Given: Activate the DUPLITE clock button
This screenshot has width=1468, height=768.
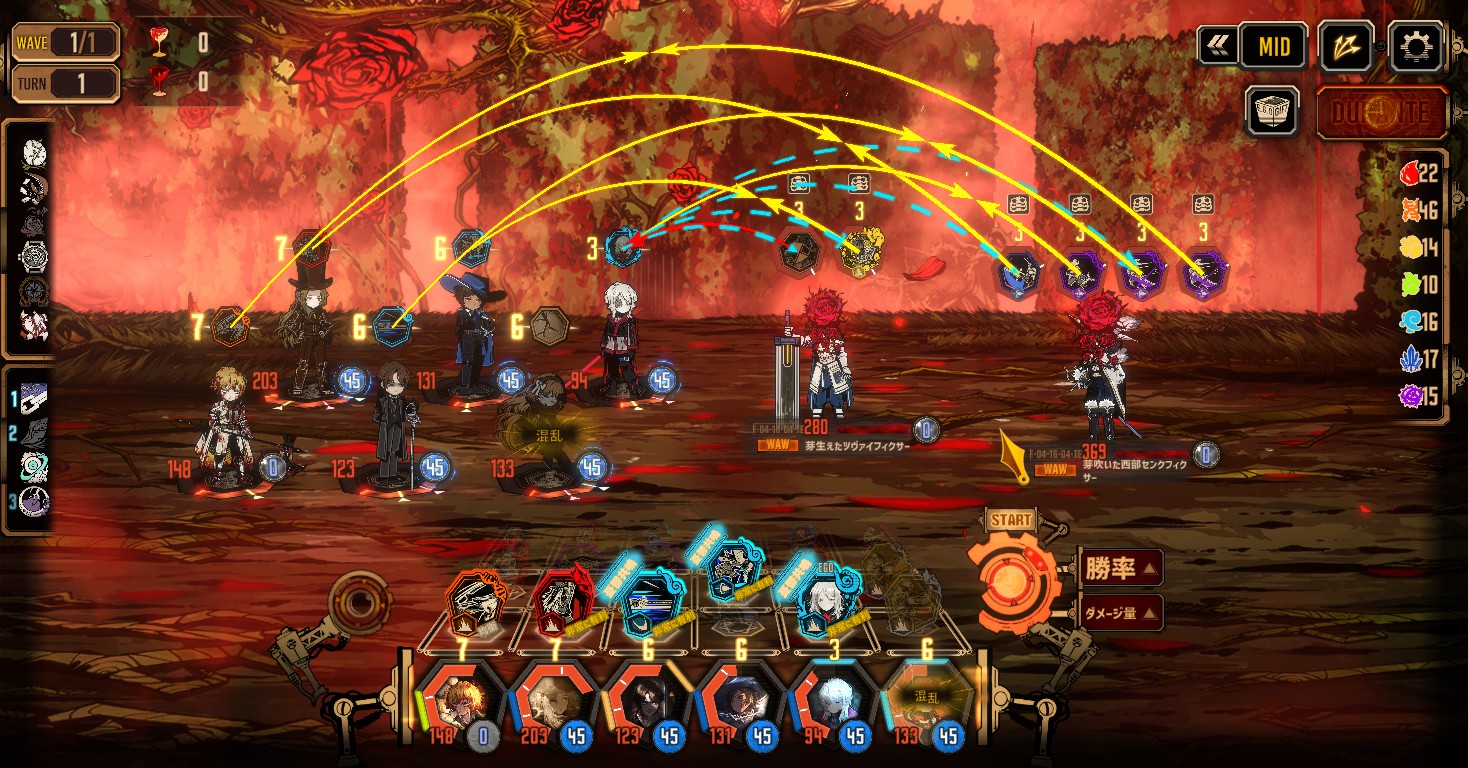Looking at the screenshot, I should coord(1381,112).
